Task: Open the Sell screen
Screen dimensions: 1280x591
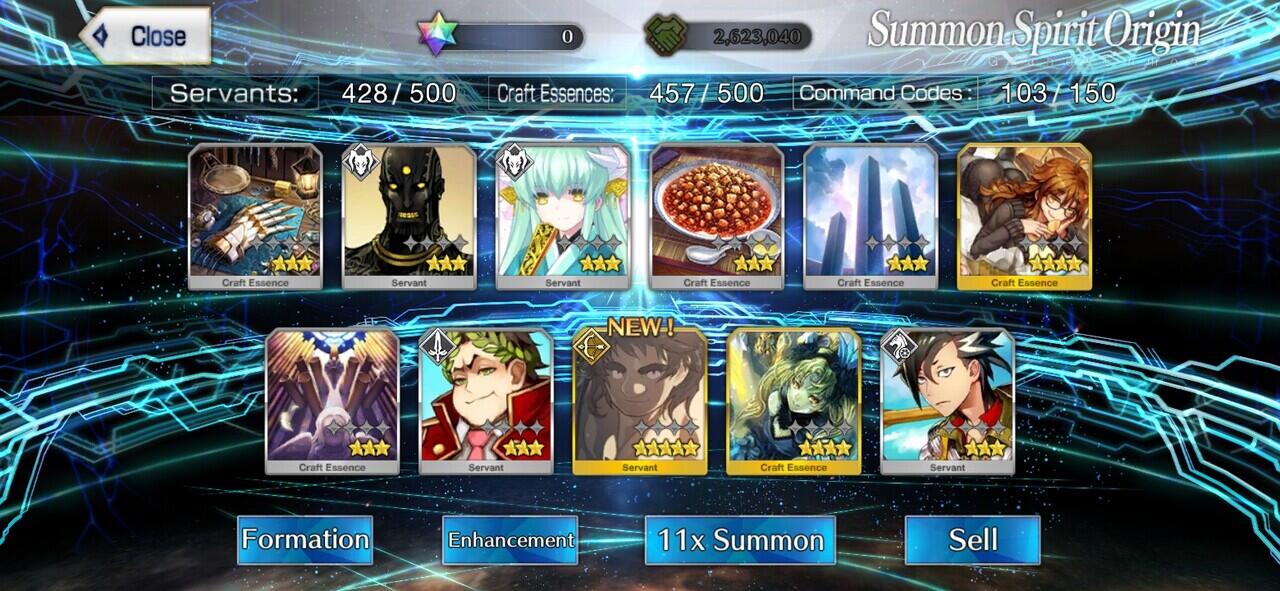Action: (x=972, y=540)
